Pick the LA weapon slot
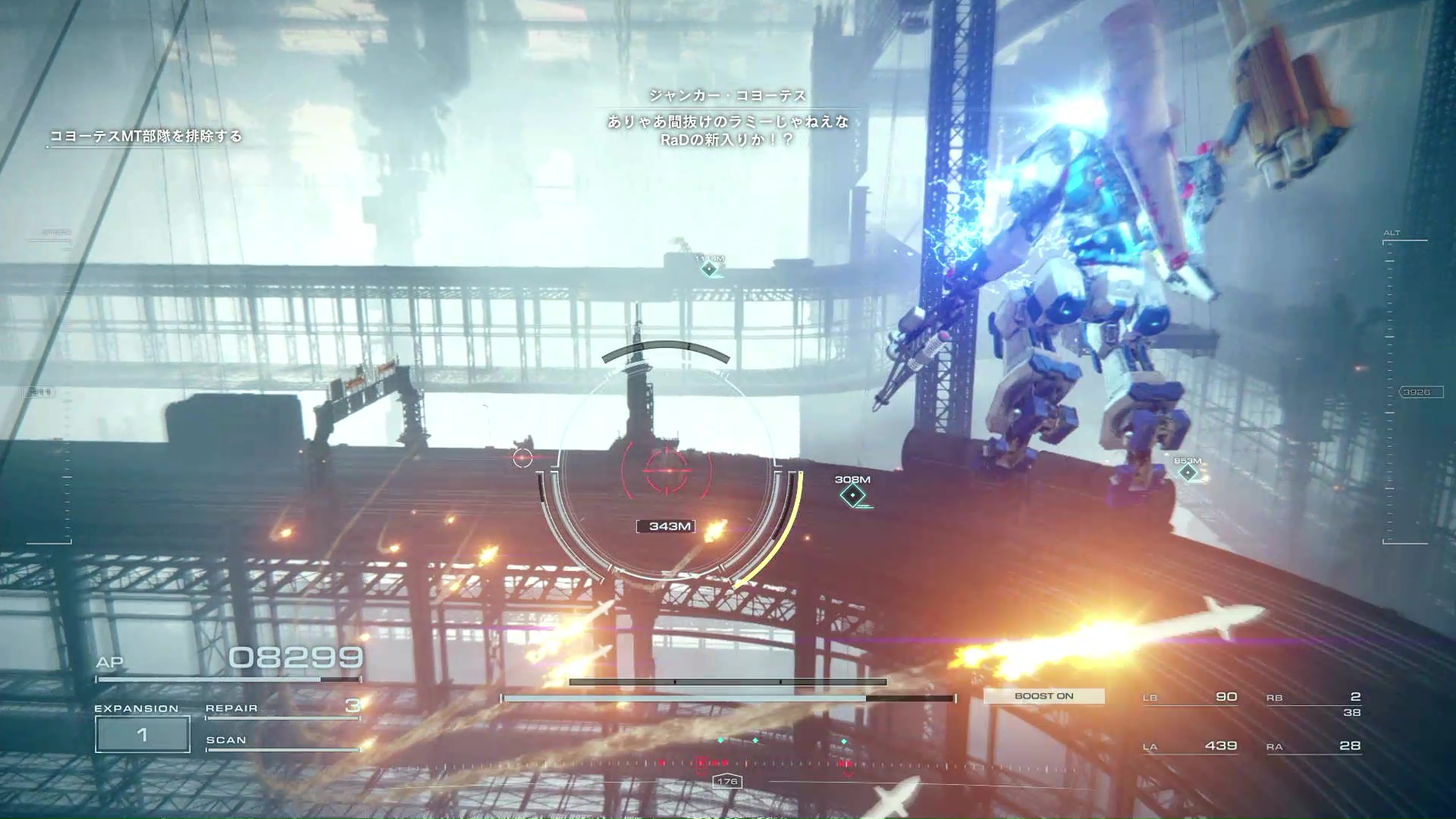The width and height of the screenshot is (1456, 819). 1190,746
